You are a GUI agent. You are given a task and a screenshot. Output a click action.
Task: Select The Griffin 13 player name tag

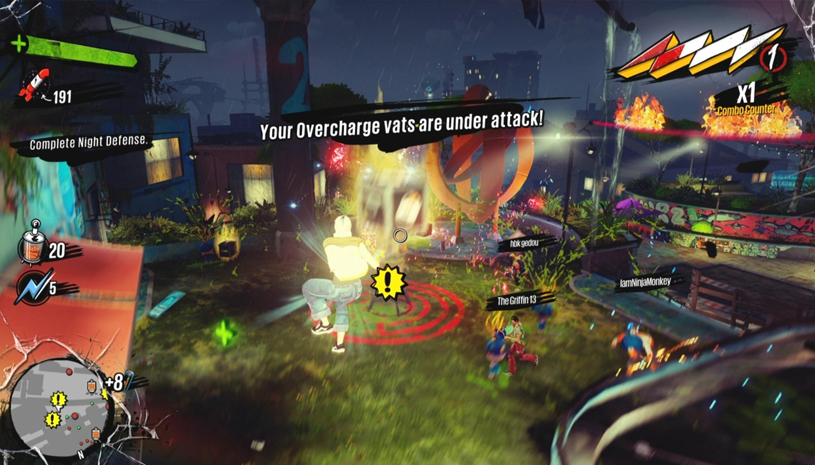point(517,300)
